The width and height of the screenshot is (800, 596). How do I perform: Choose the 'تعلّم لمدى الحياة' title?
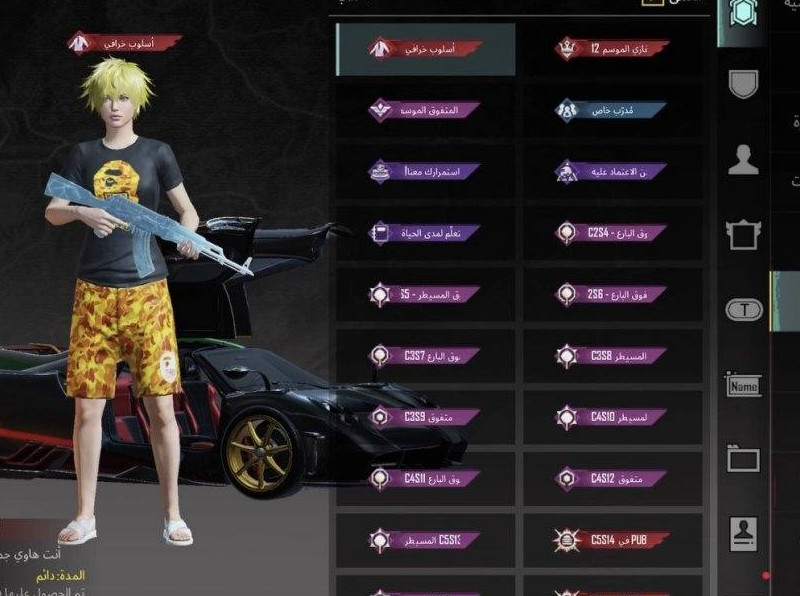click(x=425, y=233)
